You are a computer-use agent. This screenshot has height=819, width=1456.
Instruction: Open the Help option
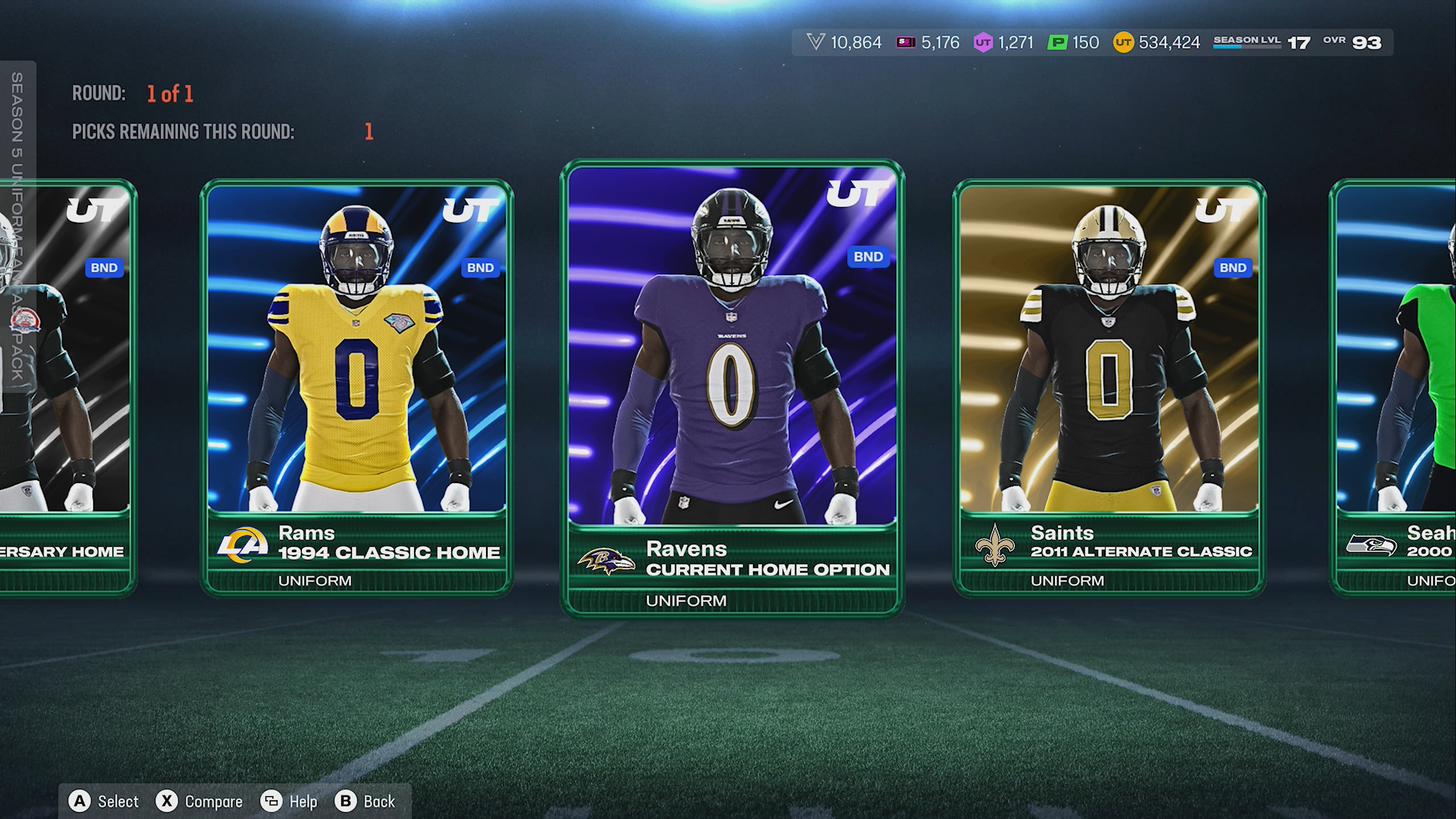(x=290, y=802)
